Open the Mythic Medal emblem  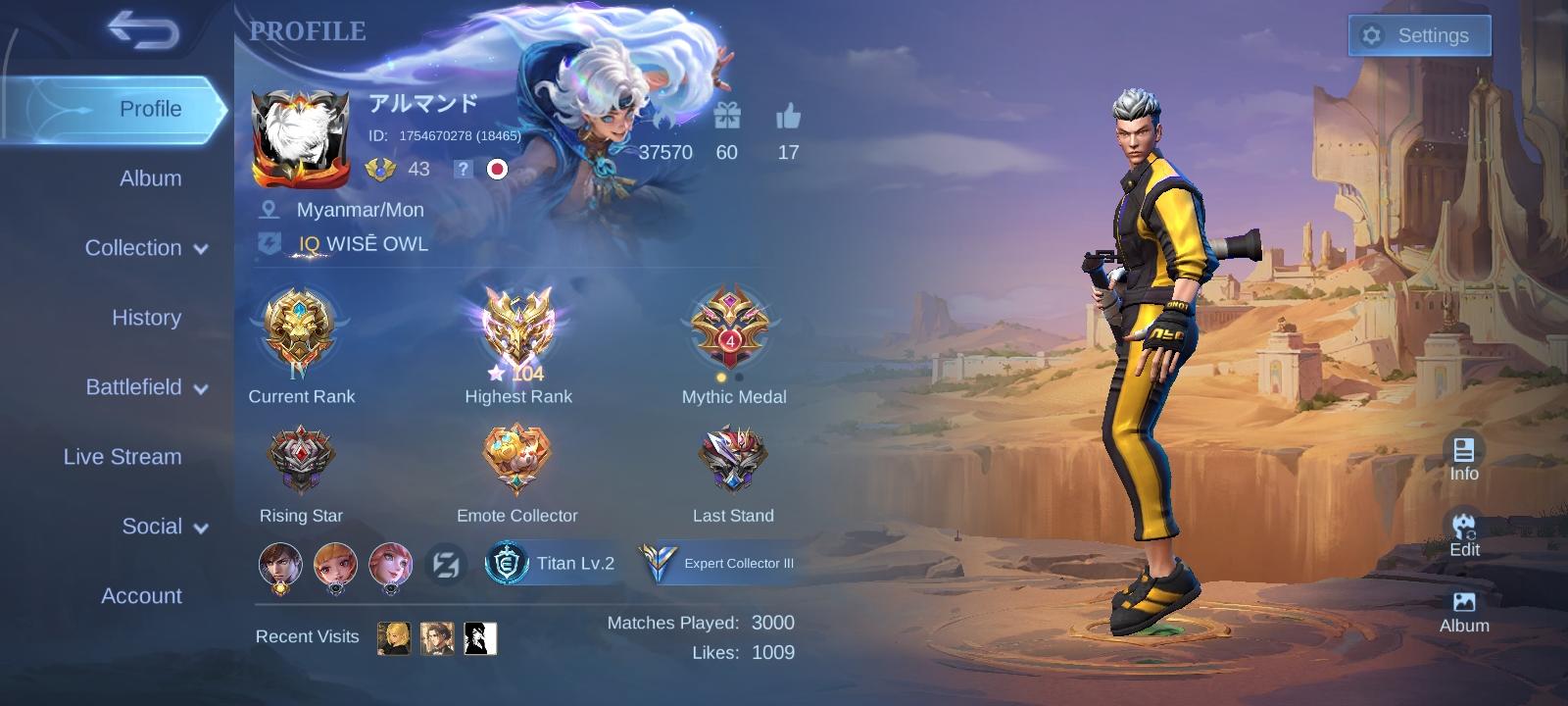tap(733, 328)
